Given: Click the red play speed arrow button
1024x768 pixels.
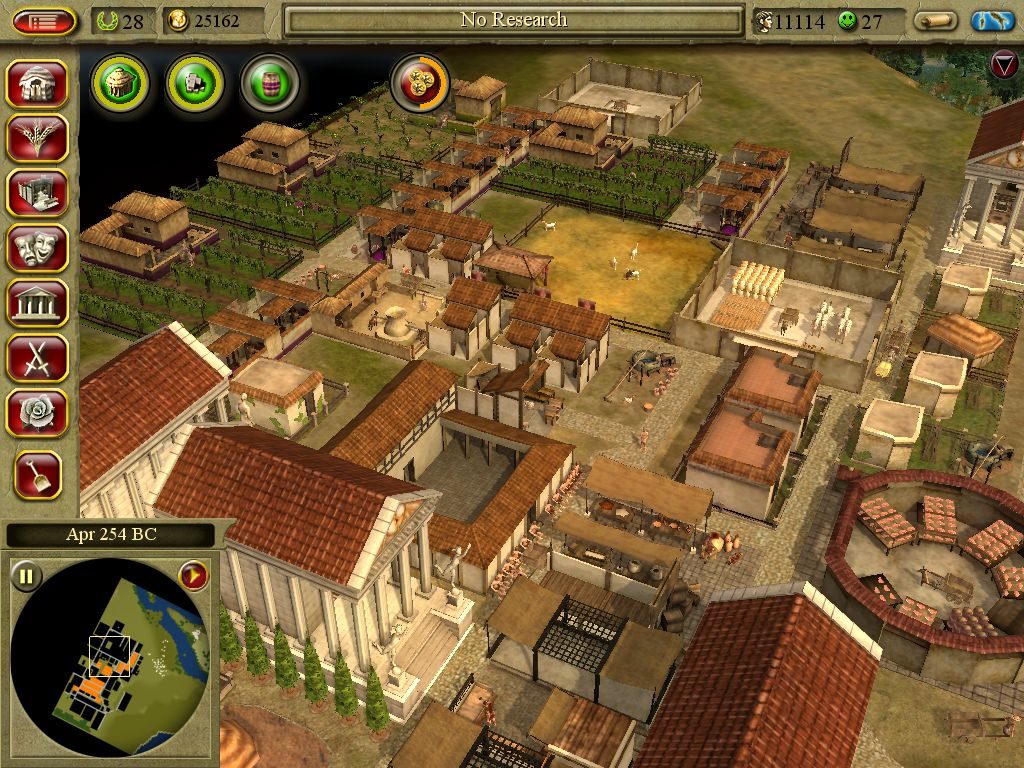Looking at the screenshot, I should coord(193,575).
